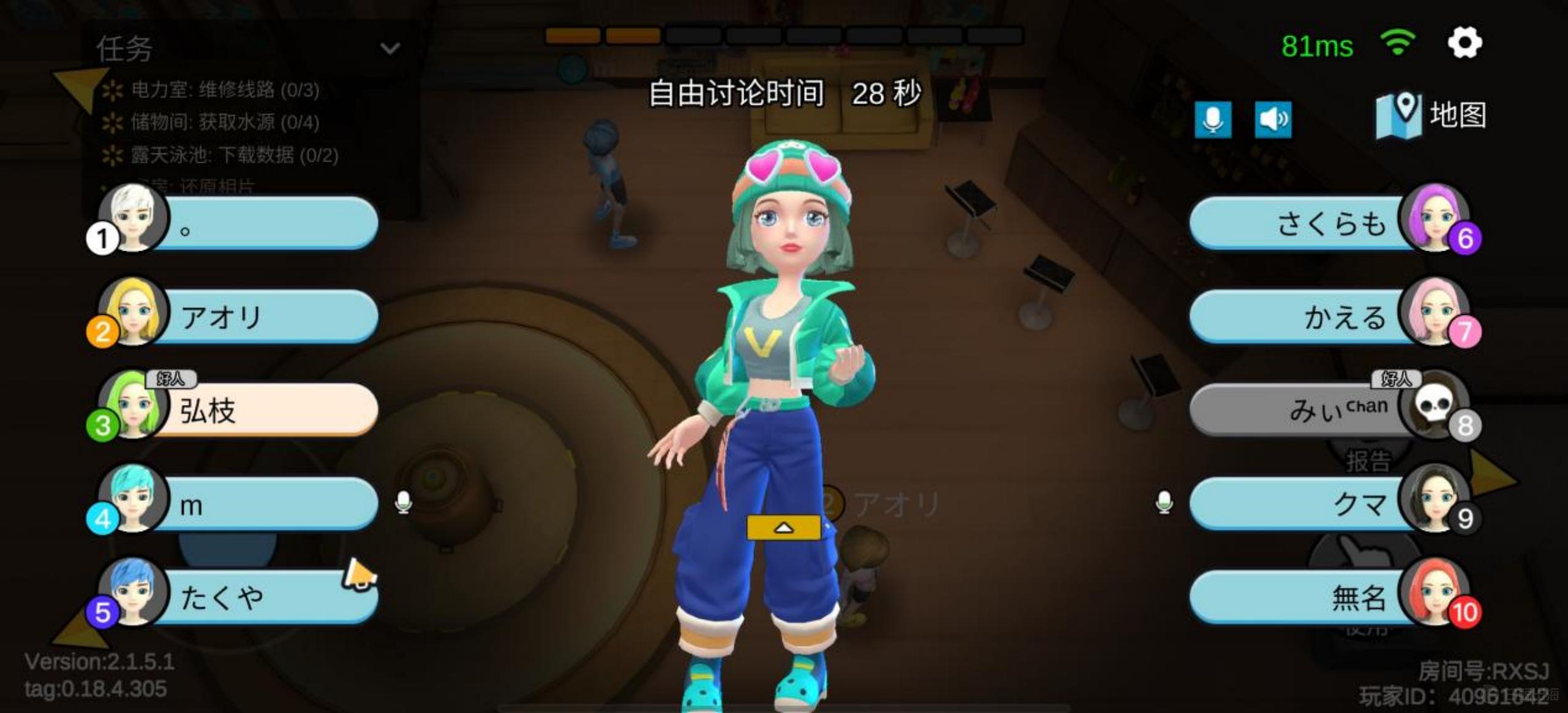The height and width of the screenshot is (713, 1568).
Task: Click the mic indicator next to player m
Action: (x=404, y=504)
